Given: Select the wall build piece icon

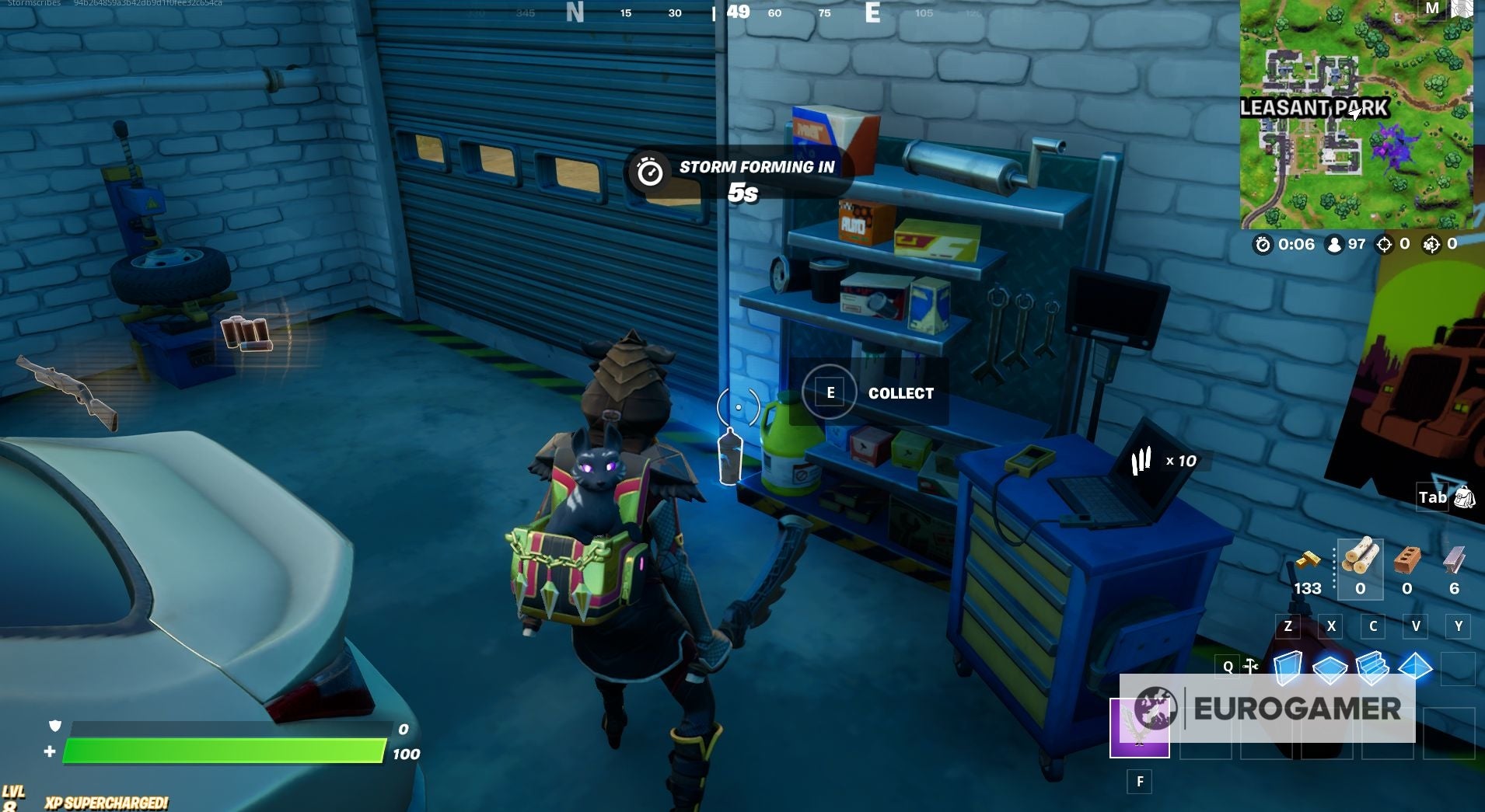Looking at the screenshot, I should tap(1290, 667).
